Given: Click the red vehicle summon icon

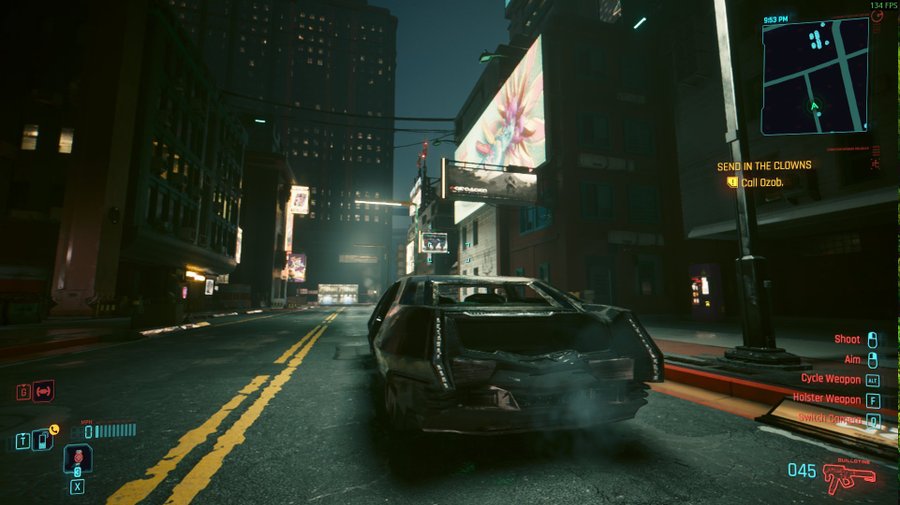Looking at the screenshot, I should point(43,390).
